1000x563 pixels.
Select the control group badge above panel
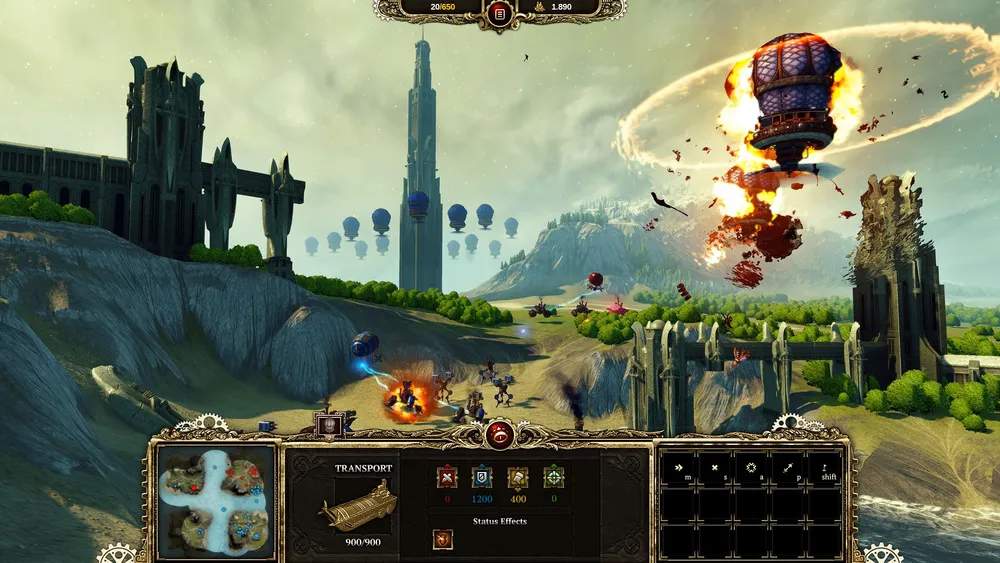point(329,425)
